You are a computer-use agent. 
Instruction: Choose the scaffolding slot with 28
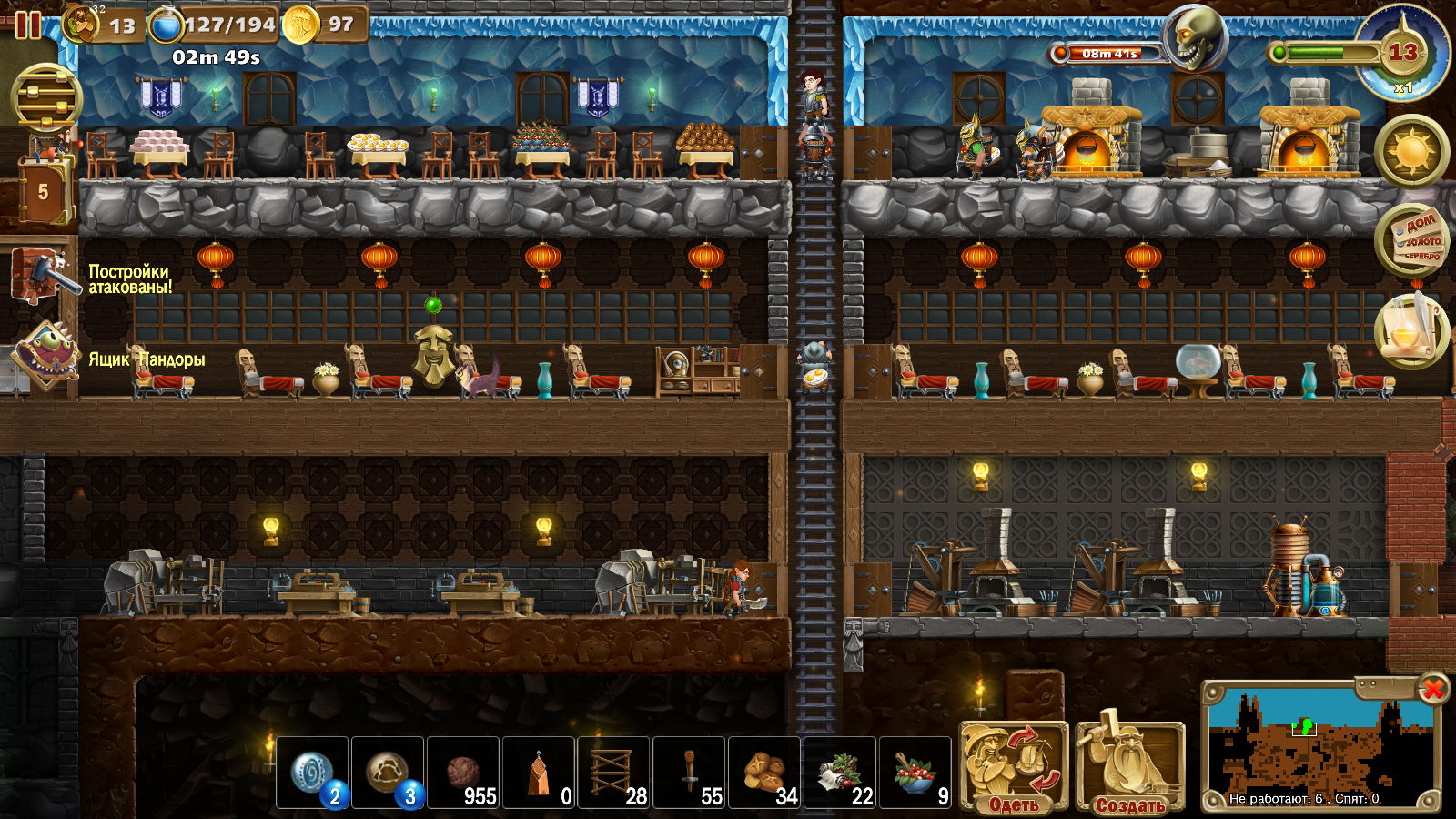click(614, 773)
